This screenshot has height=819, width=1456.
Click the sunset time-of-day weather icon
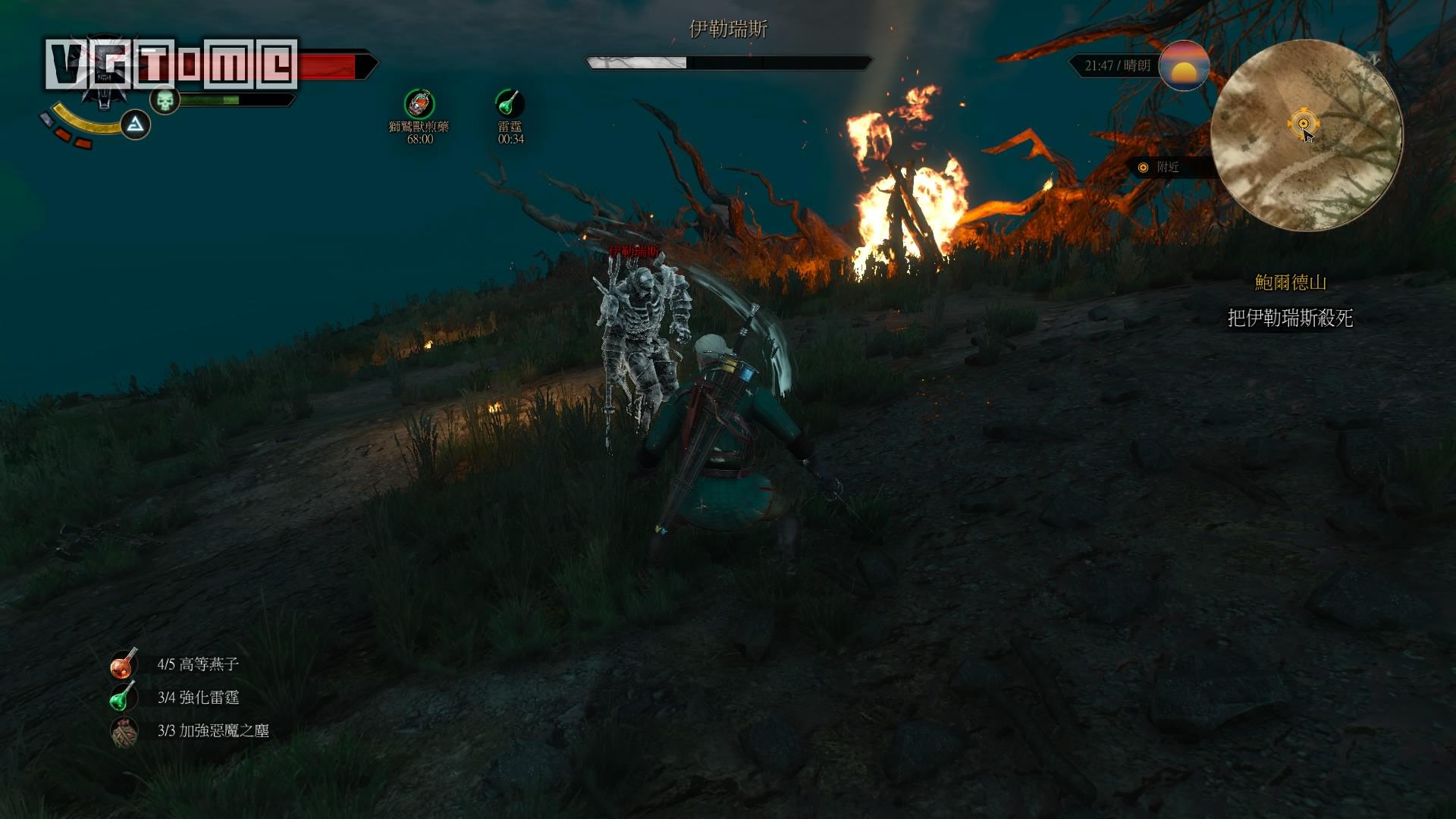click(x=1184, y=66)
